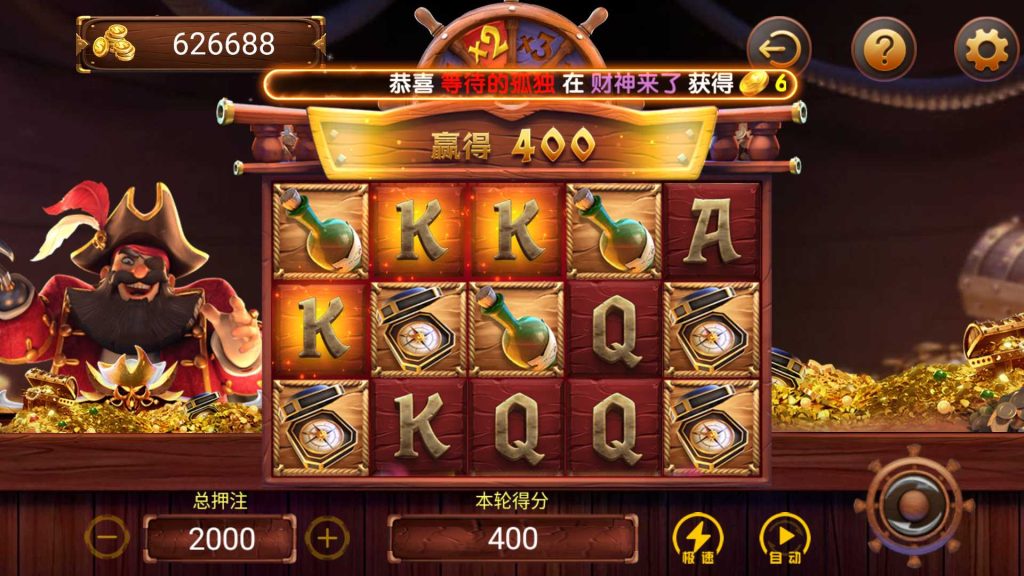The height and width of the screenshot is (576, 1024).
Task: Open the gear settings menu
Action: 986,48
